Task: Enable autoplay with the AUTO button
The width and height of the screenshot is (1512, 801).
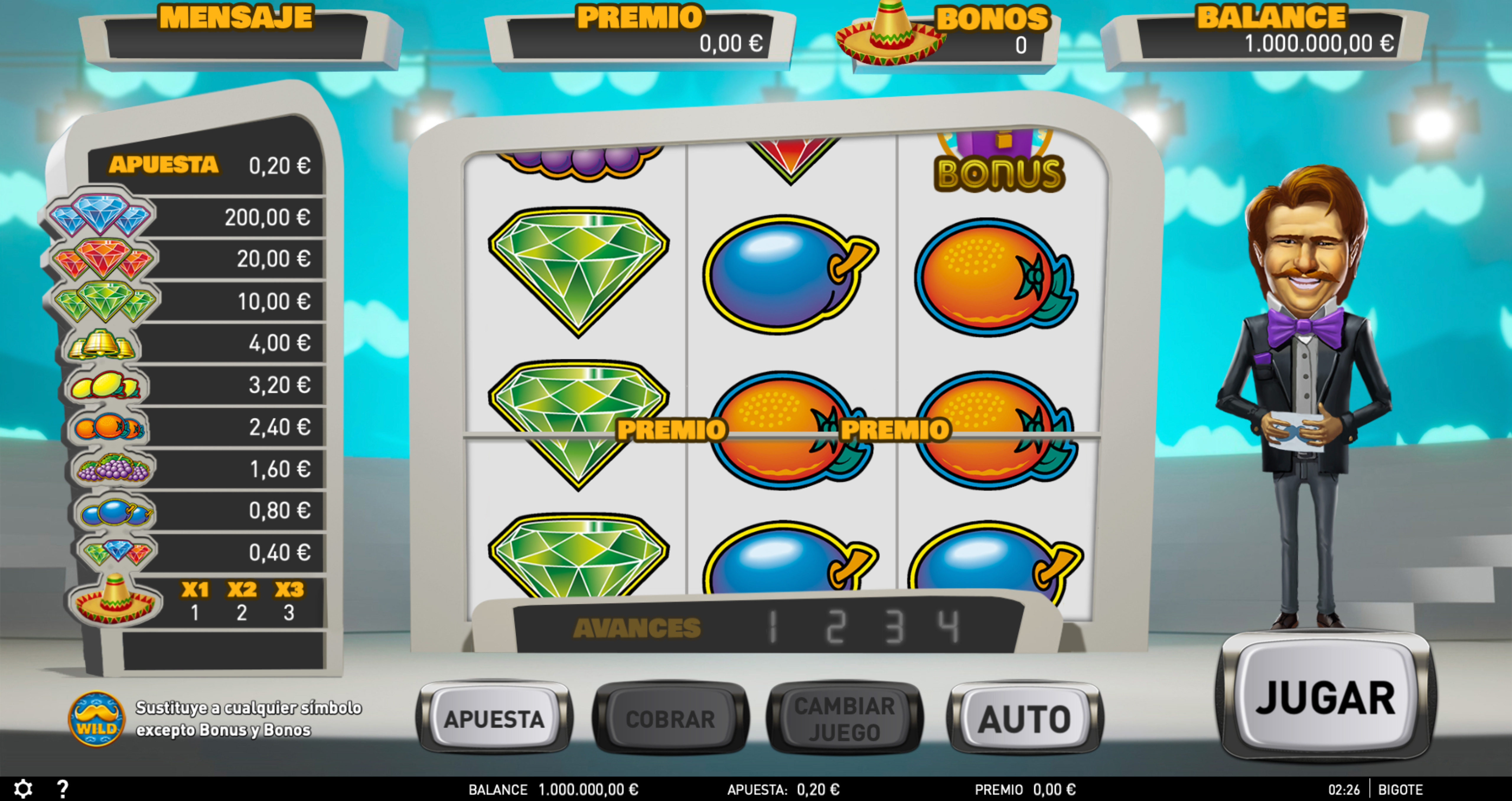Action: pos(1024,718)
